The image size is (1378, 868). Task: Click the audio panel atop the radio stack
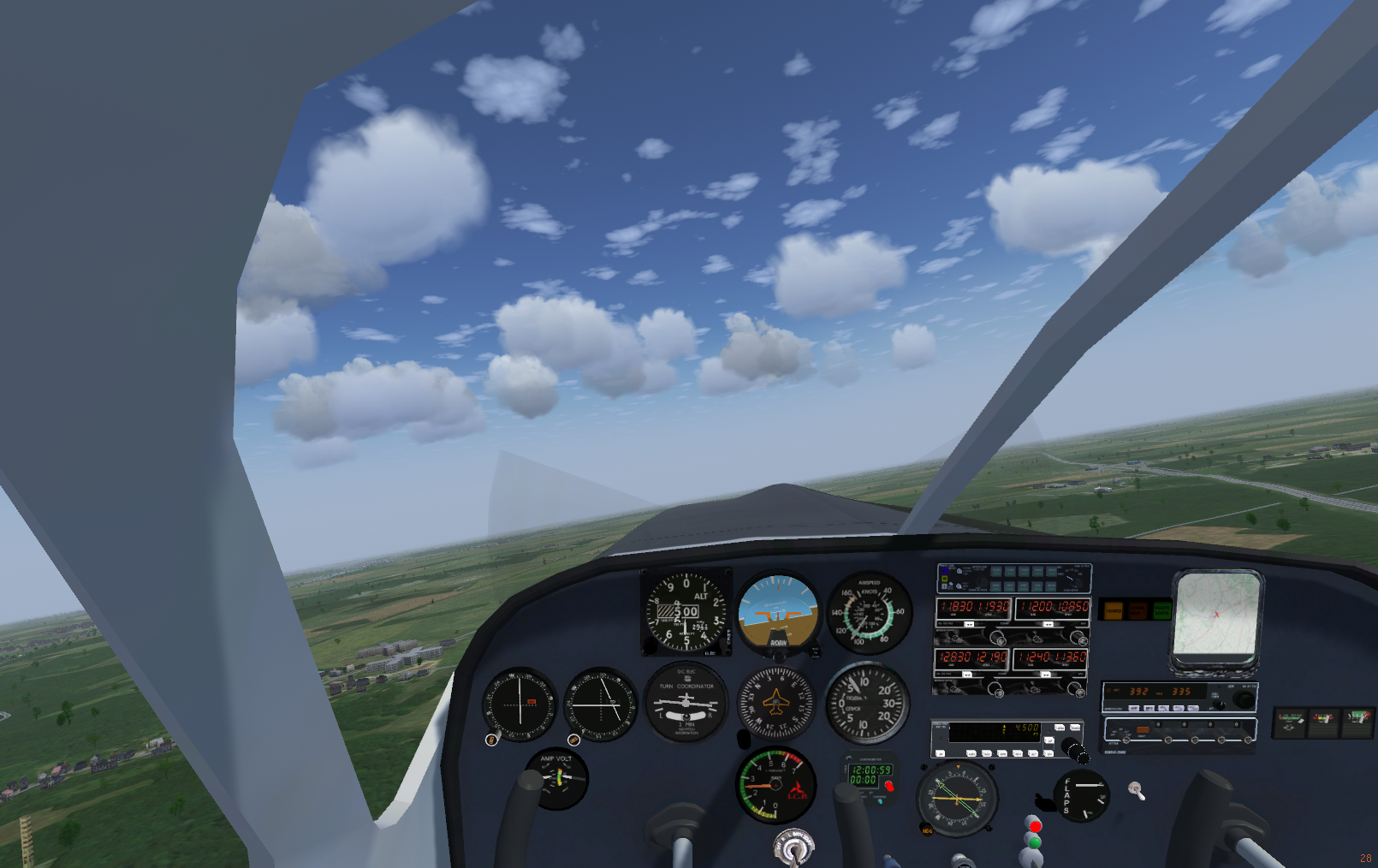(x=1014, y=579)
